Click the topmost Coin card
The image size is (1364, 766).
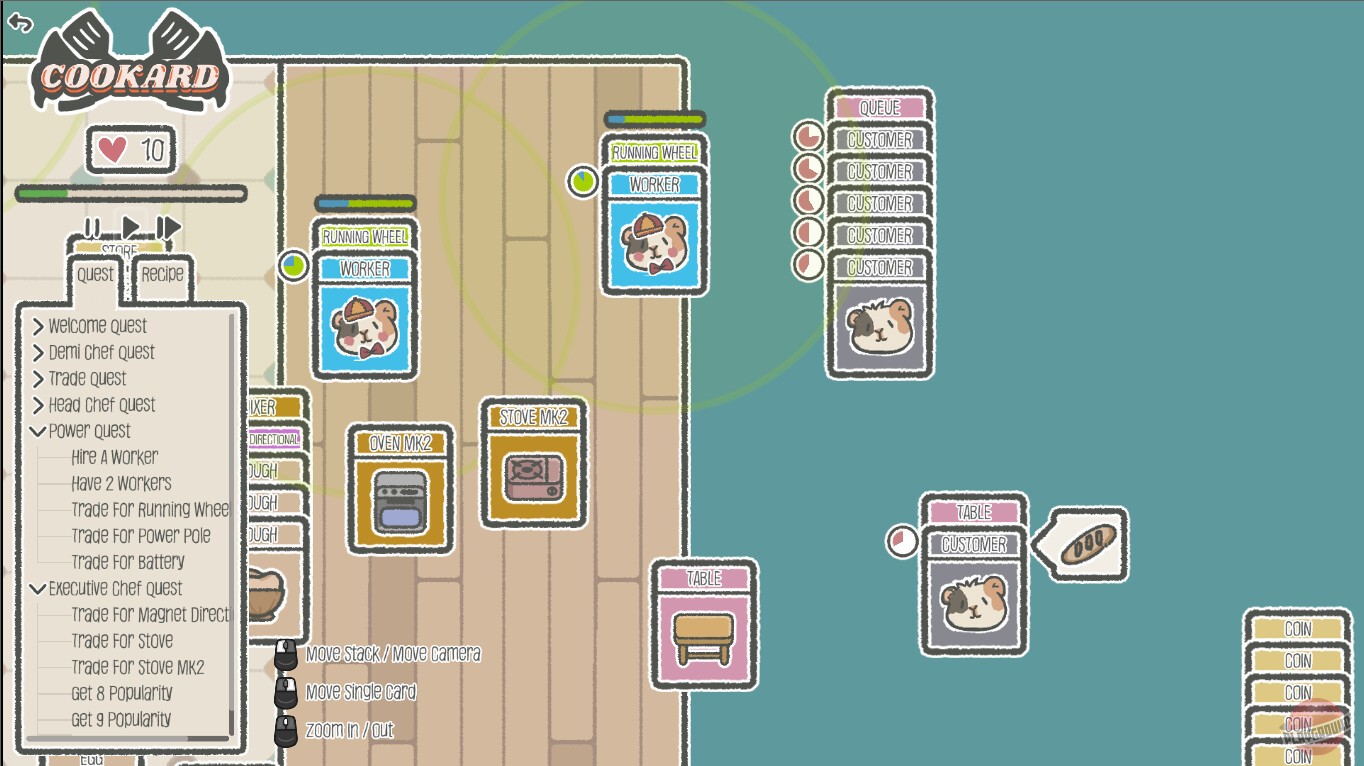[1299, 629]
